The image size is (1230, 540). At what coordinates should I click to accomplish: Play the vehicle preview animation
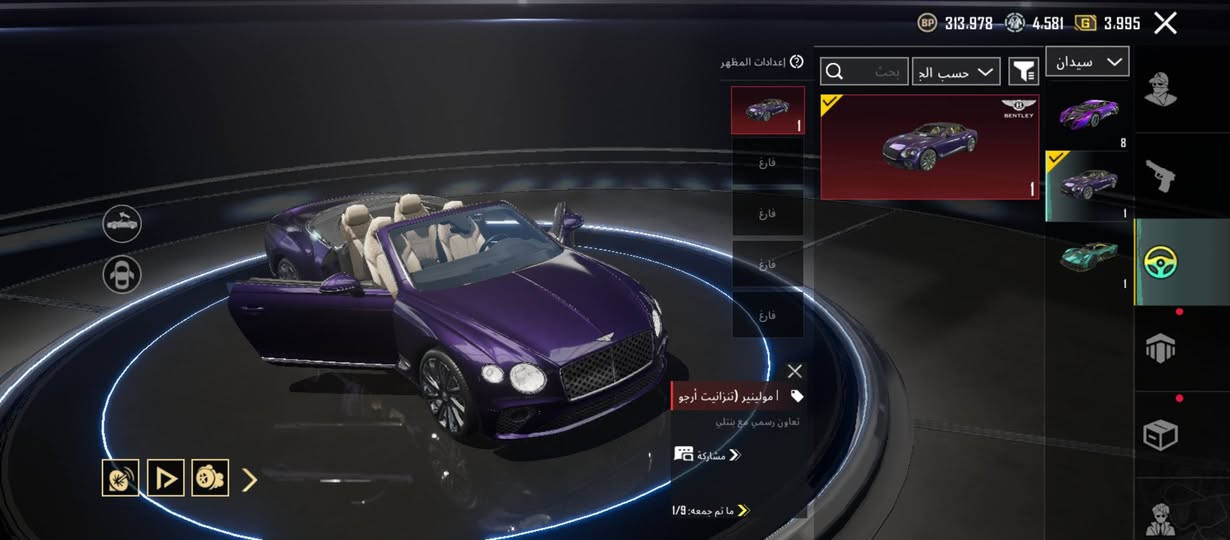tap(166, 478)
